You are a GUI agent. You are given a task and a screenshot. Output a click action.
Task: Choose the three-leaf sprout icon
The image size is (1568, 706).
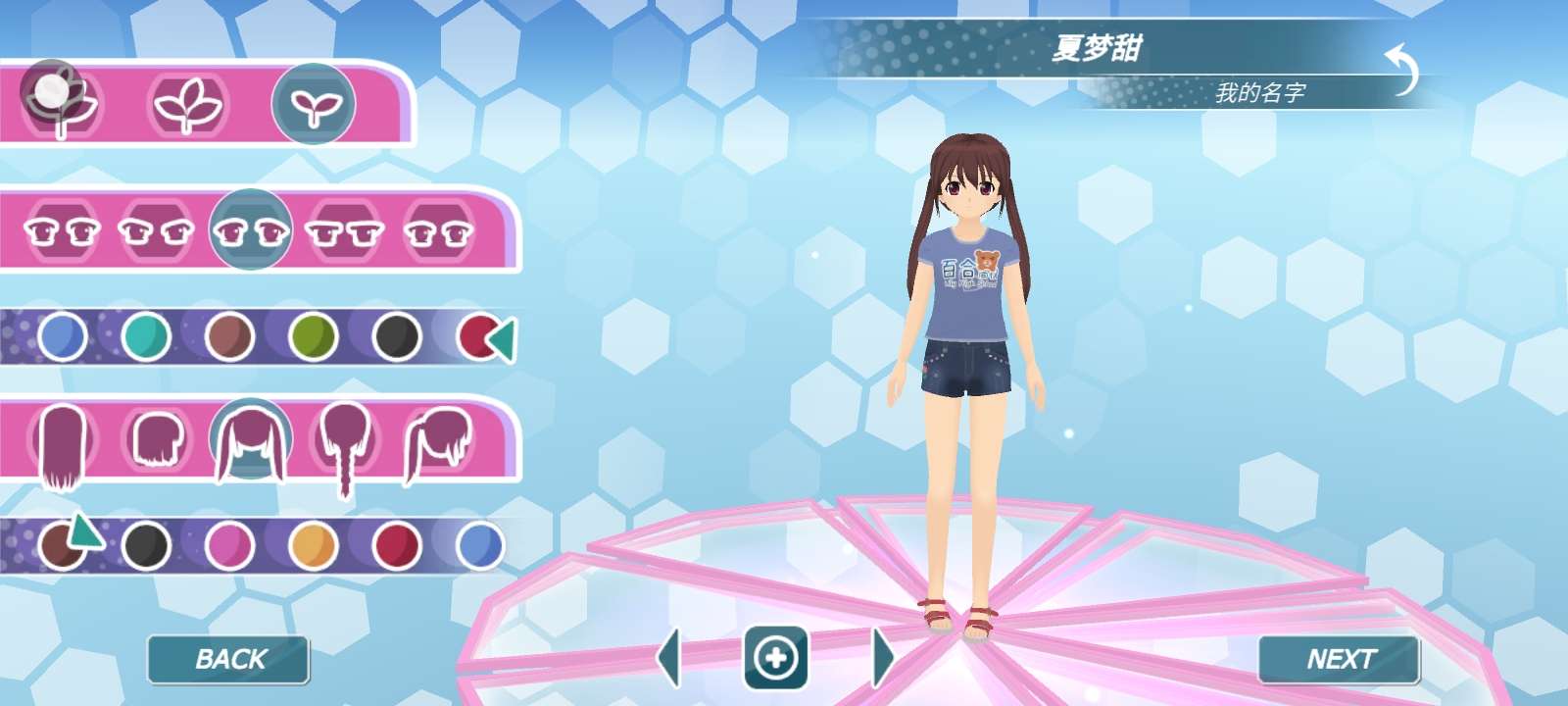click(188, 105)
